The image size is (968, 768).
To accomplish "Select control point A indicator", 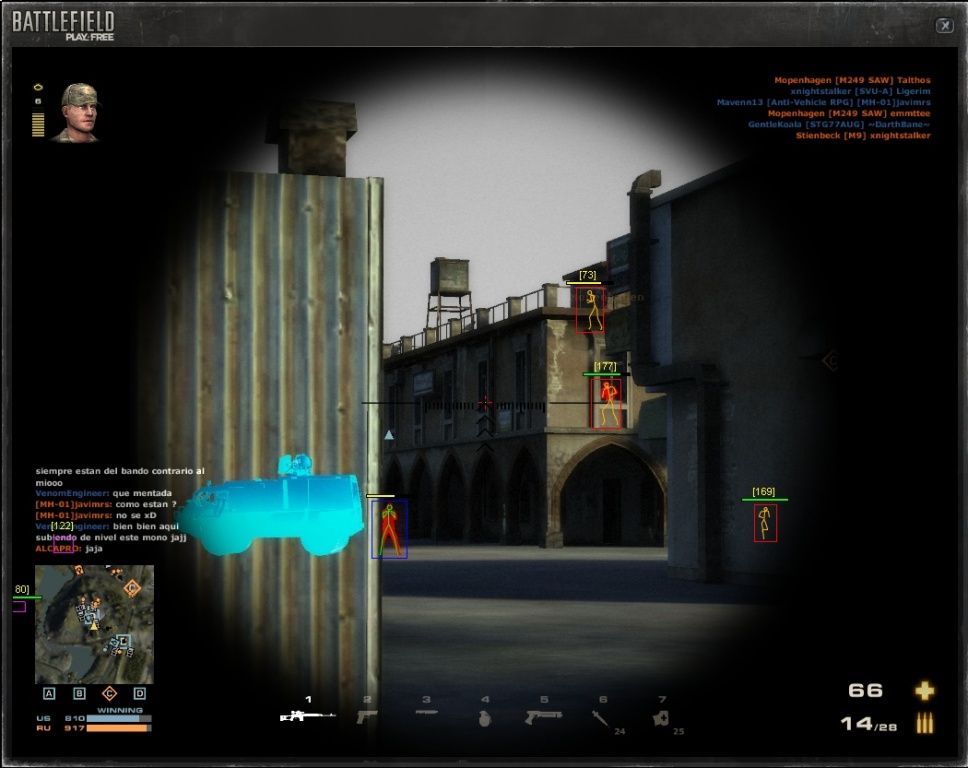I will (x=49, y=693).
